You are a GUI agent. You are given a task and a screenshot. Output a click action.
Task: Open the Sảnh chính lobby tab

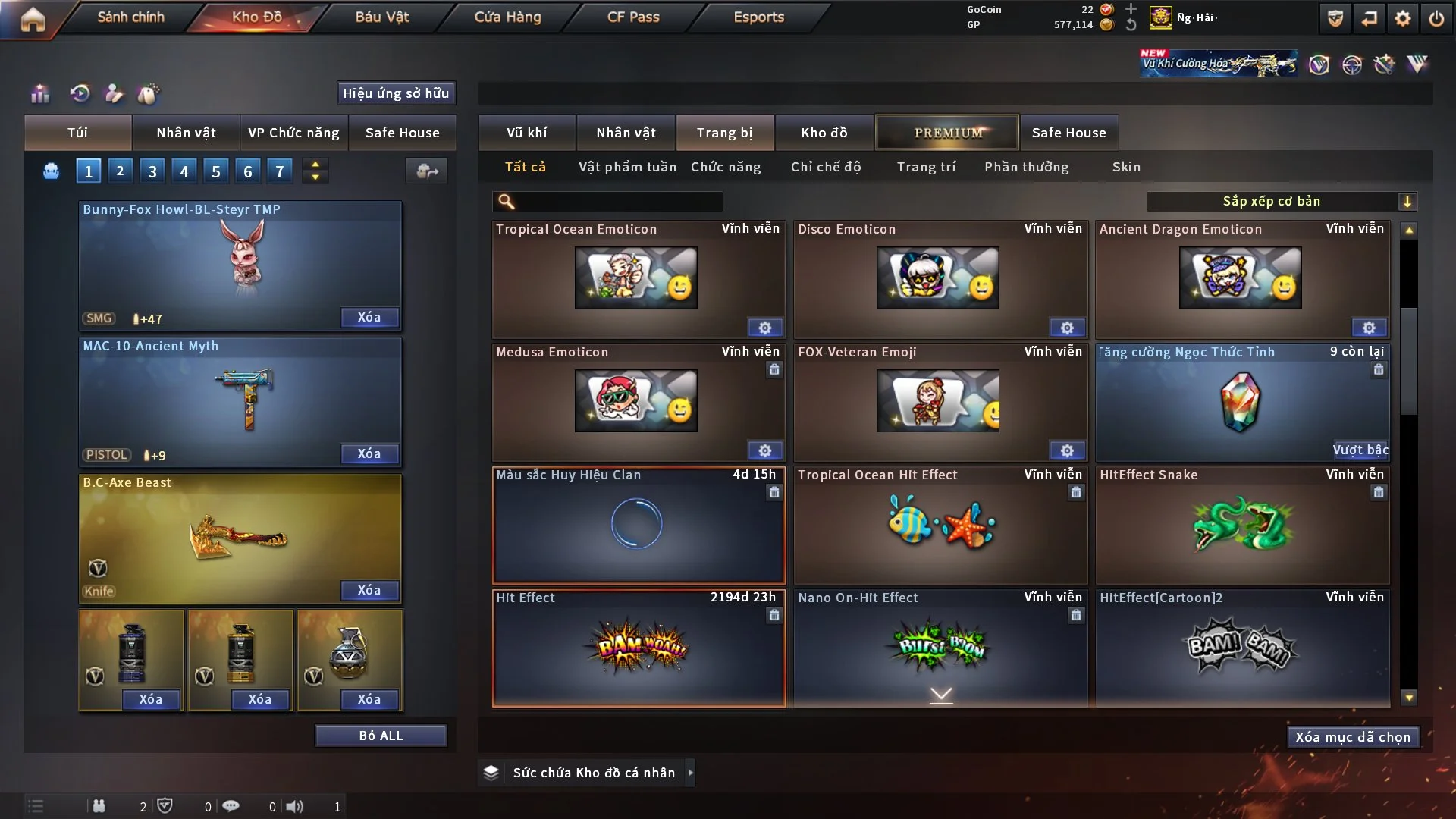[130, 17]
